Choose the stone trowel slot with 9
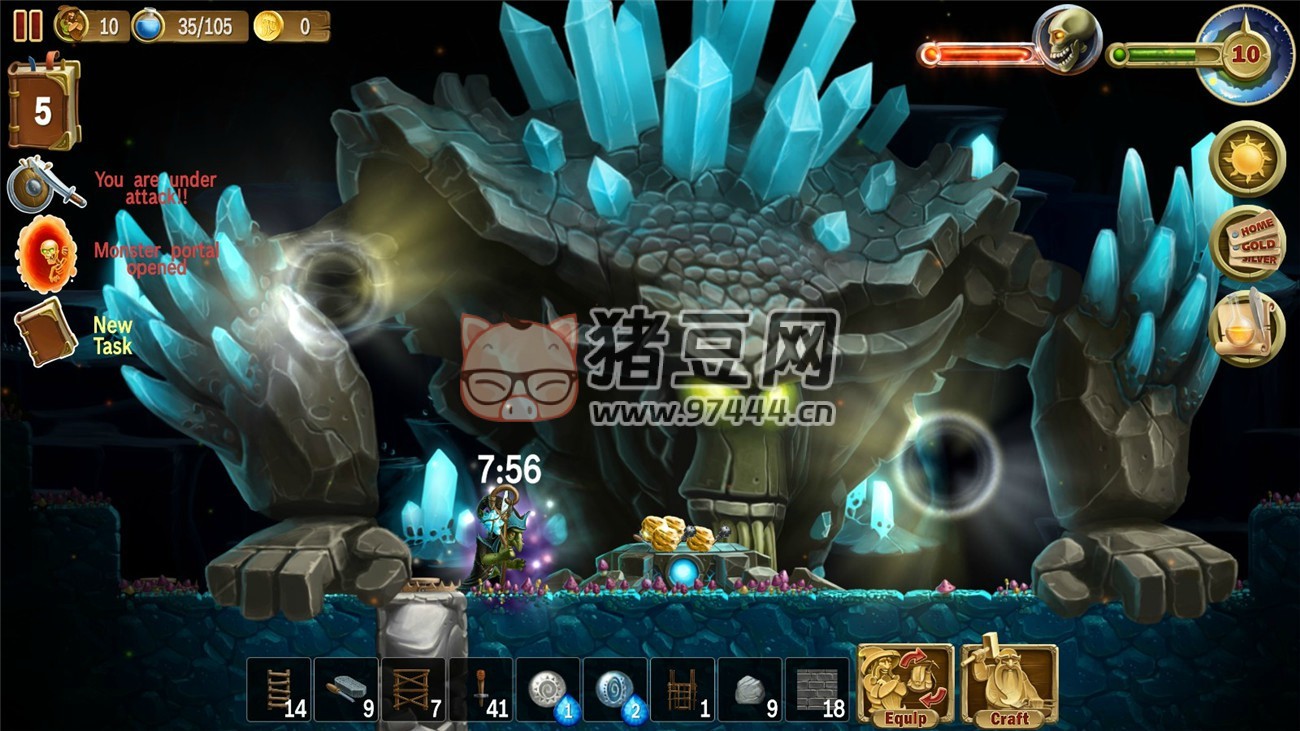The image size is (1300, 731). [x=347, y=689]
